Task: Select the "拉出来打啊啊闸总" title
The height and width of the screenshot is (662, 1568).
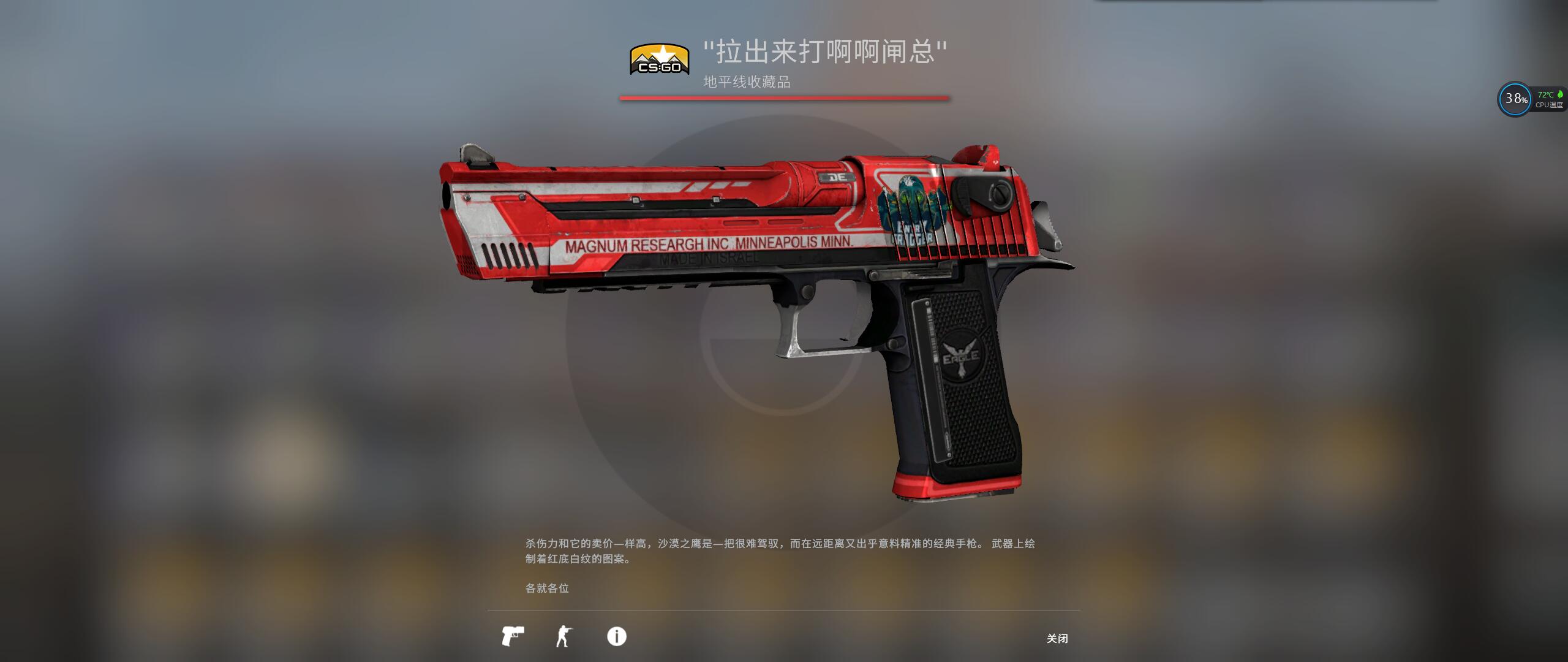Action: point(826,53)
